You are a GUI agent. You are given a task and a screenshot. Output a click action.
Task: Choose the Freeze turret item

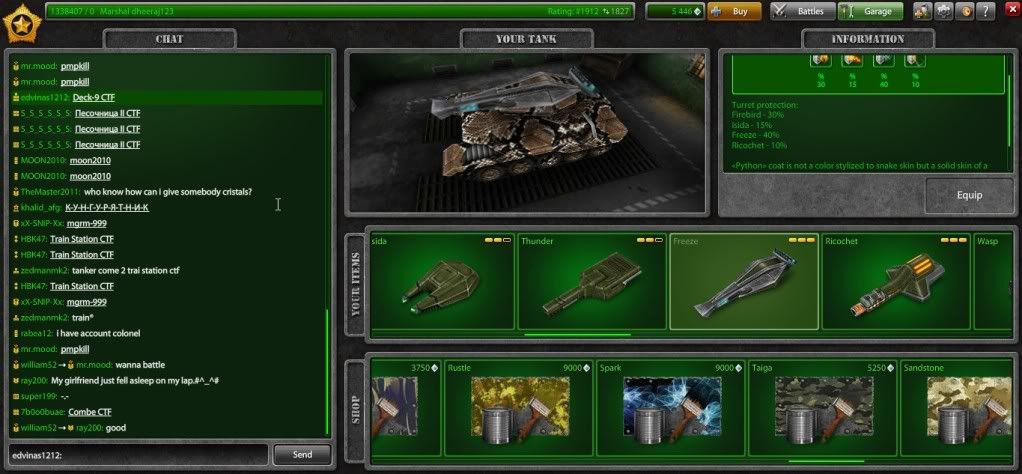(743, 285)
